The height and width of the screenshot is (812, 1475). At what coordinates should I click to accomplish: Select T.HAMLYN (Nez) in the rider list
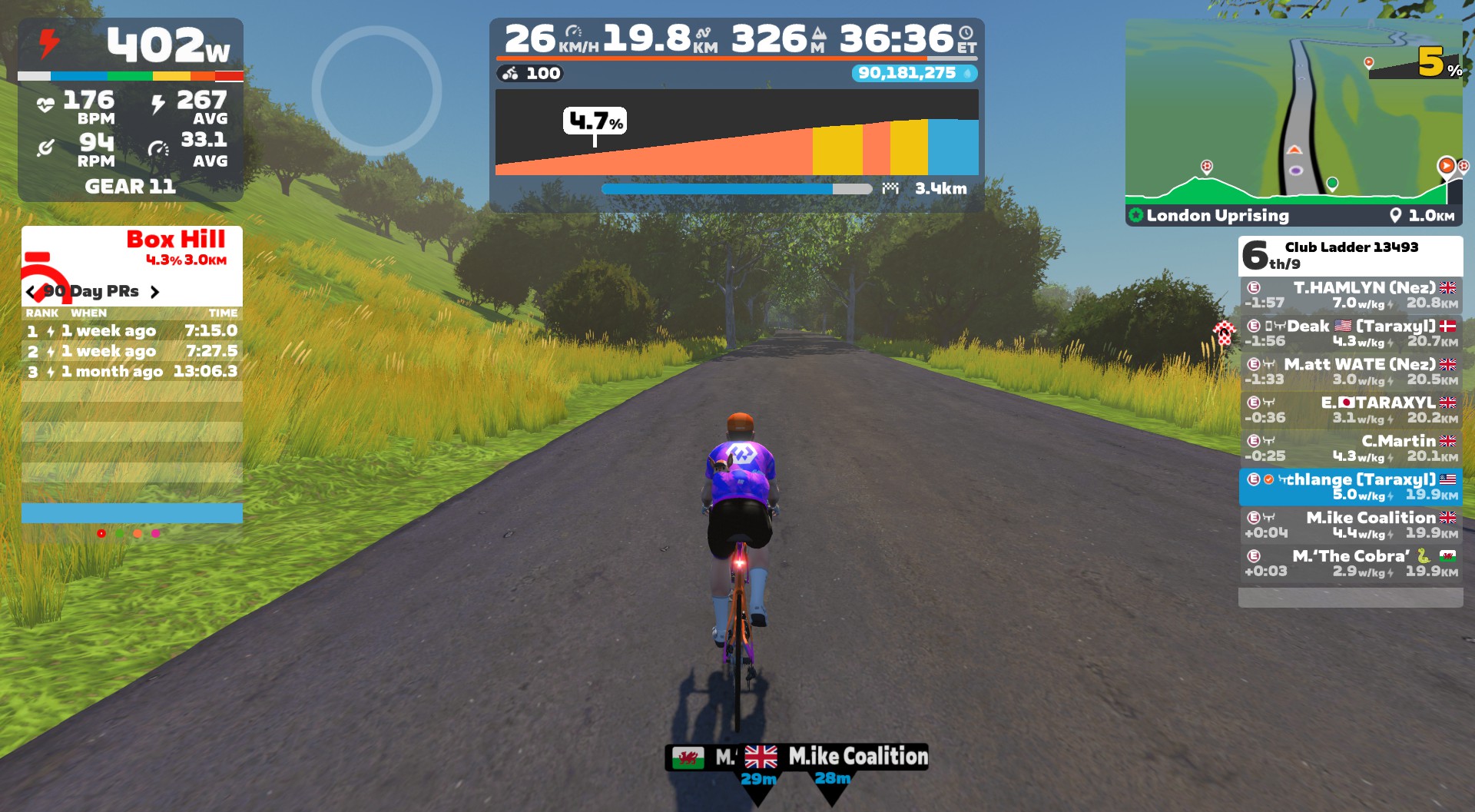[1351, 295]
